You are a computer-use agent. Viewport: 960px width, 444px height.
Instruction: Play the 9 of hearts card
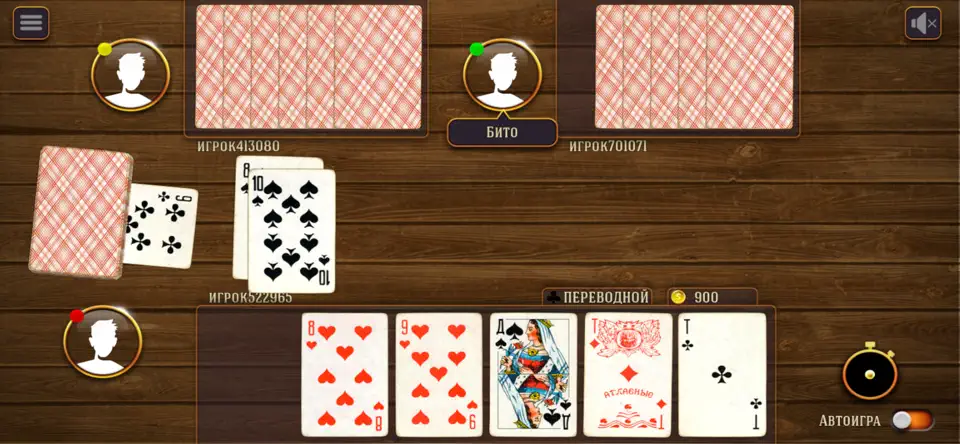438,374
